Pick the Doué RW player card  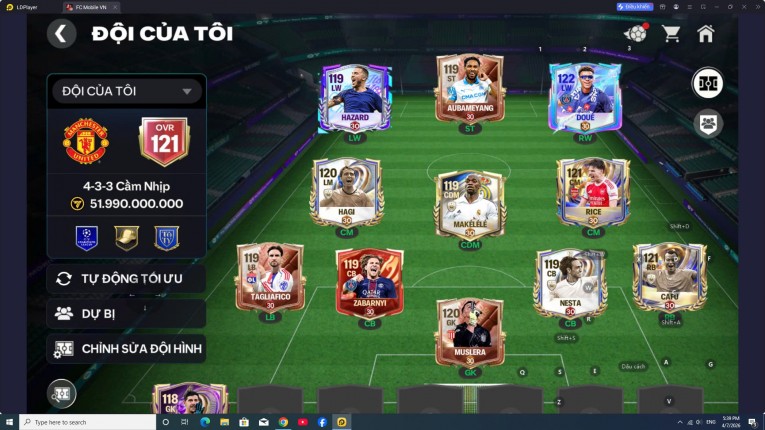click(585, 98)
